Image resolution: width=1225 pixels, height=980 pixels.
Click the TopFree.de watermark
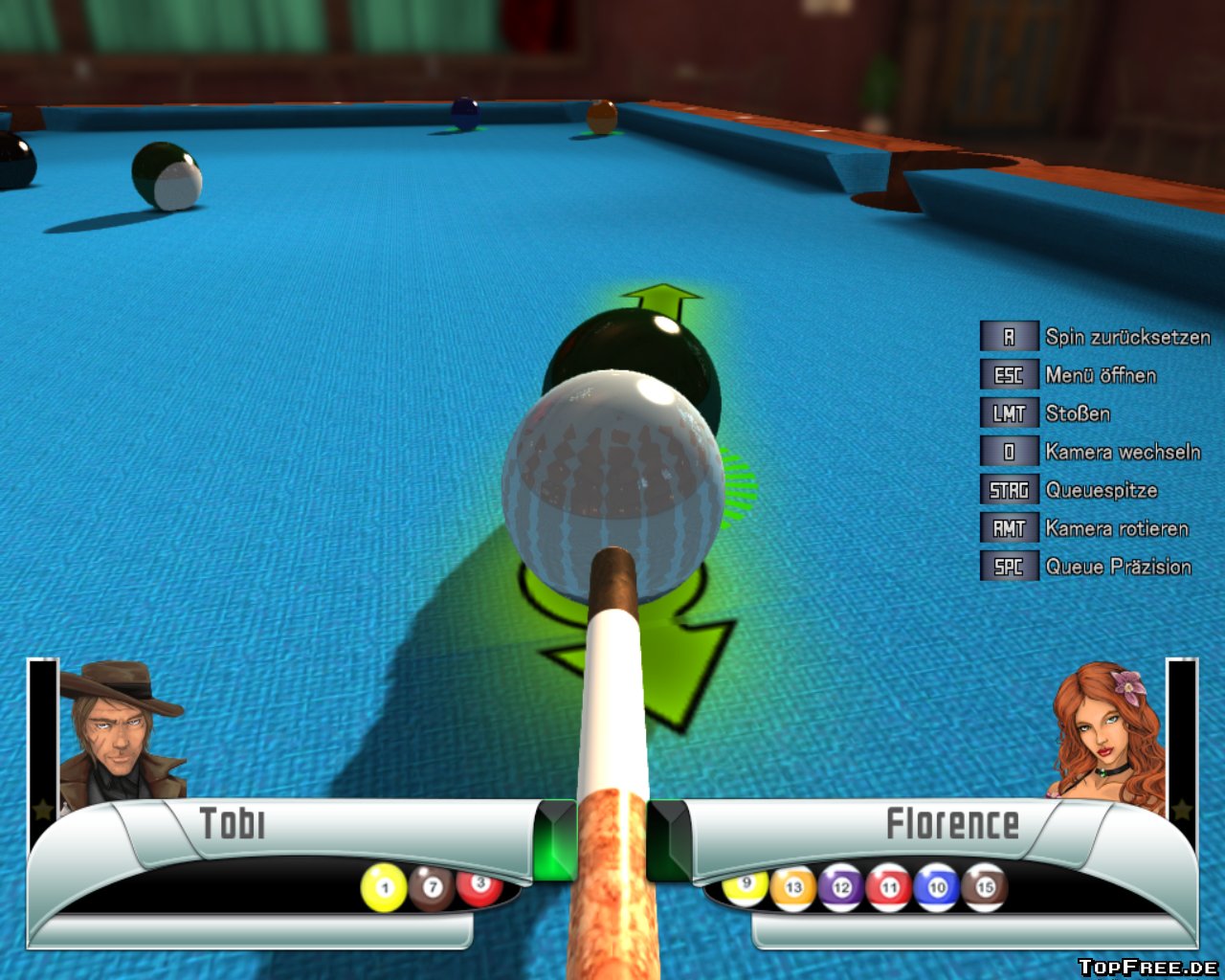(1147, 967)
